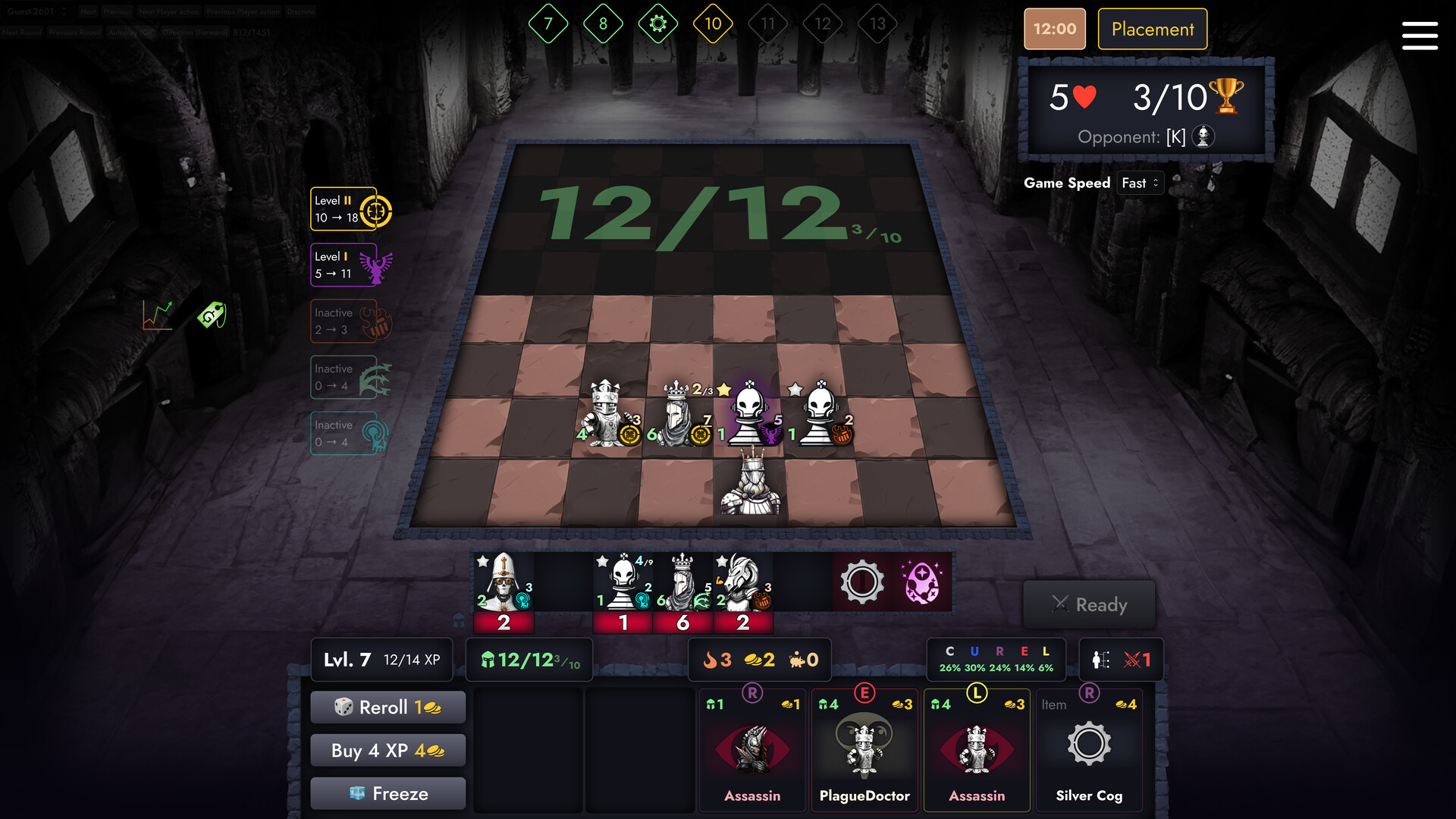The image size is (1456, 819).
Task: Open the Game Speed dropdown set to Fast
Action: 1141,183
